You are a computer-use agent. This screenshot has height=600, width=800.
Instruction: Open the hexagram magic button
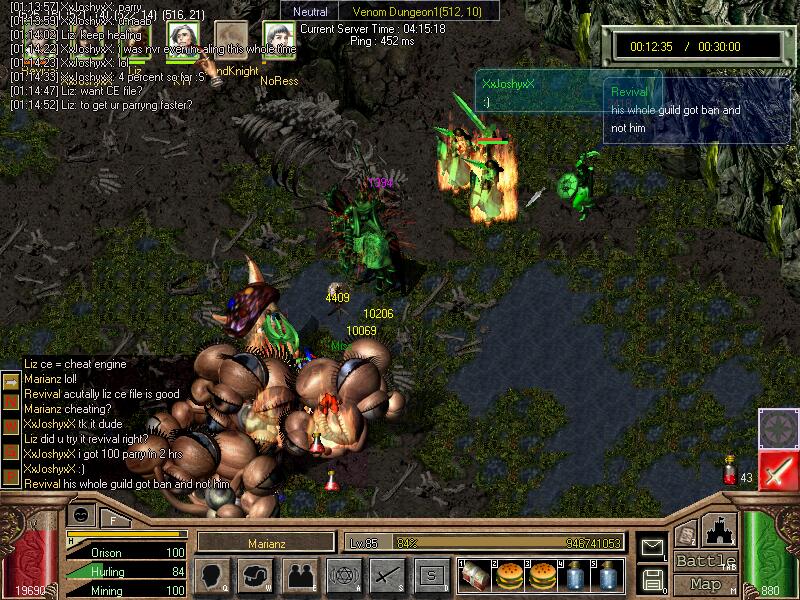[343, 575]
